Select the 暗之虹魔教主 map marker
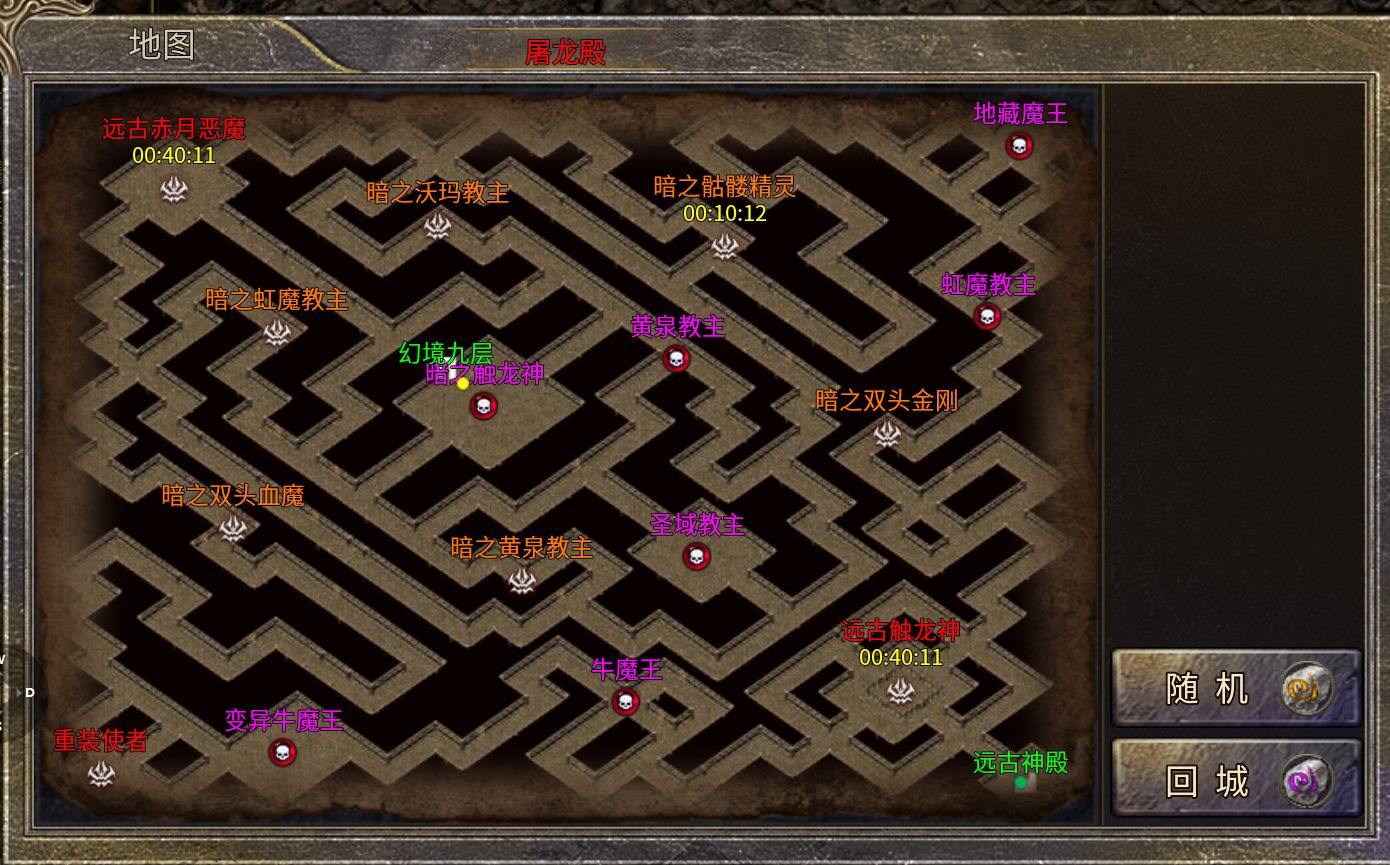This screenshot has width=1390, height=865. coord(276,332)
